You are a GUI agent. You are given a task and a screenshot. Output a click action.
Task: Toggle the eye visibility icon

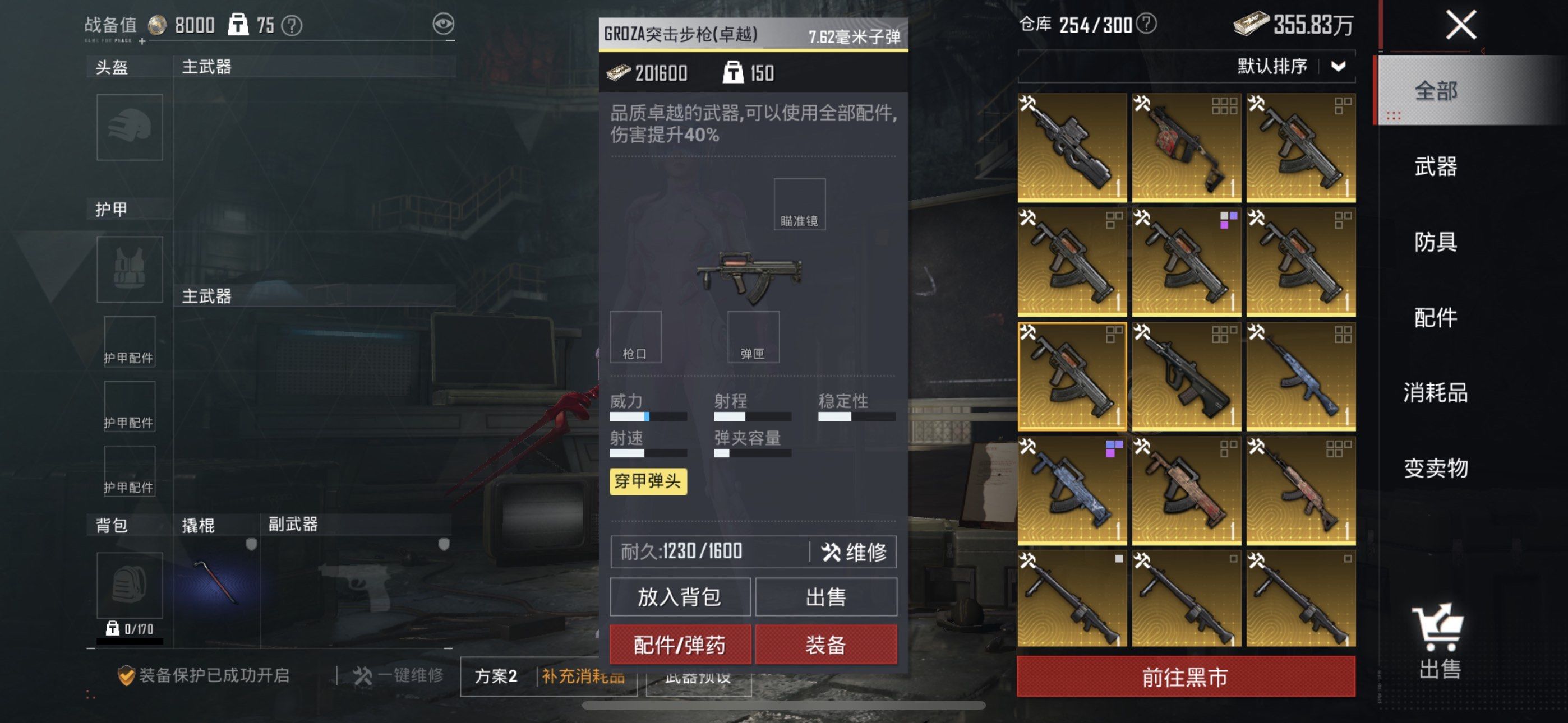coord(443,24)
